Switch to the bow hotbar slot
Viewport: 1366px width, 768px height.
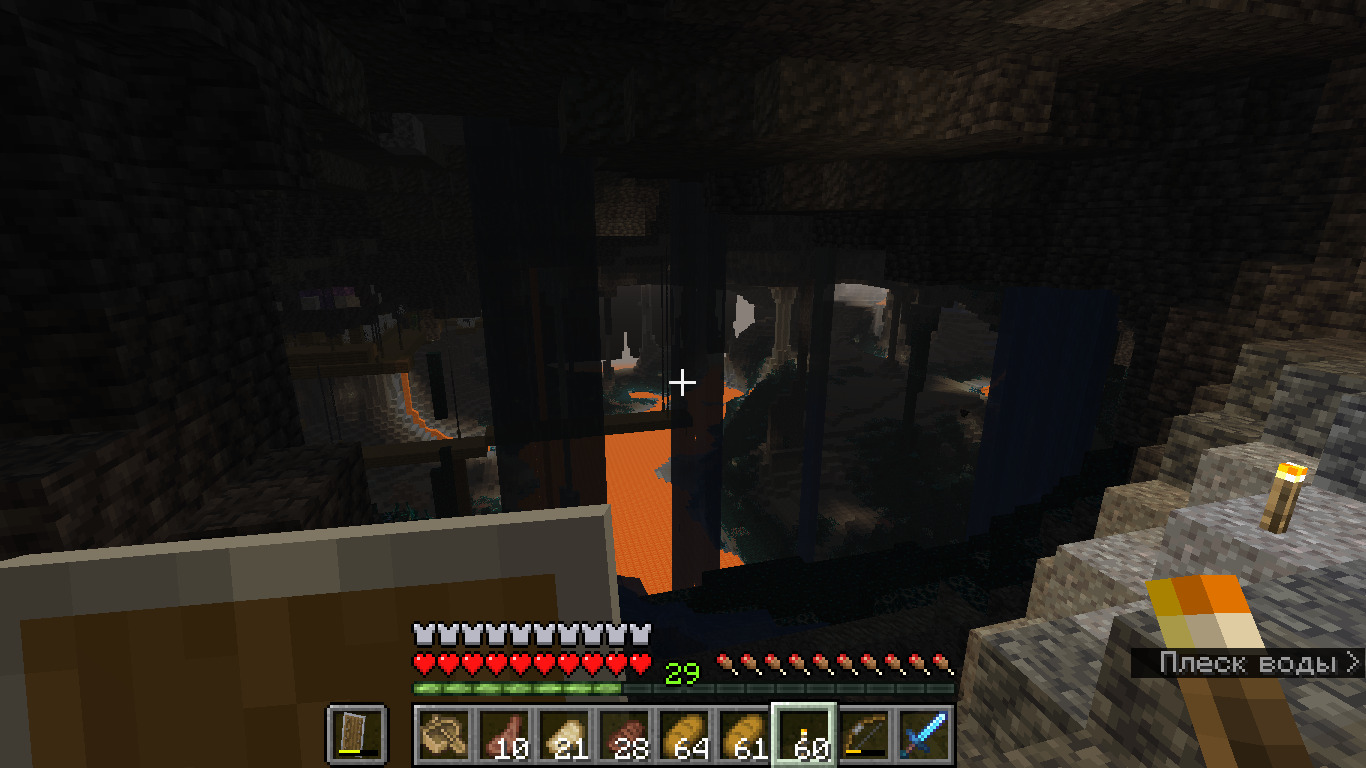pyautogui.click(x=864, y=734)
